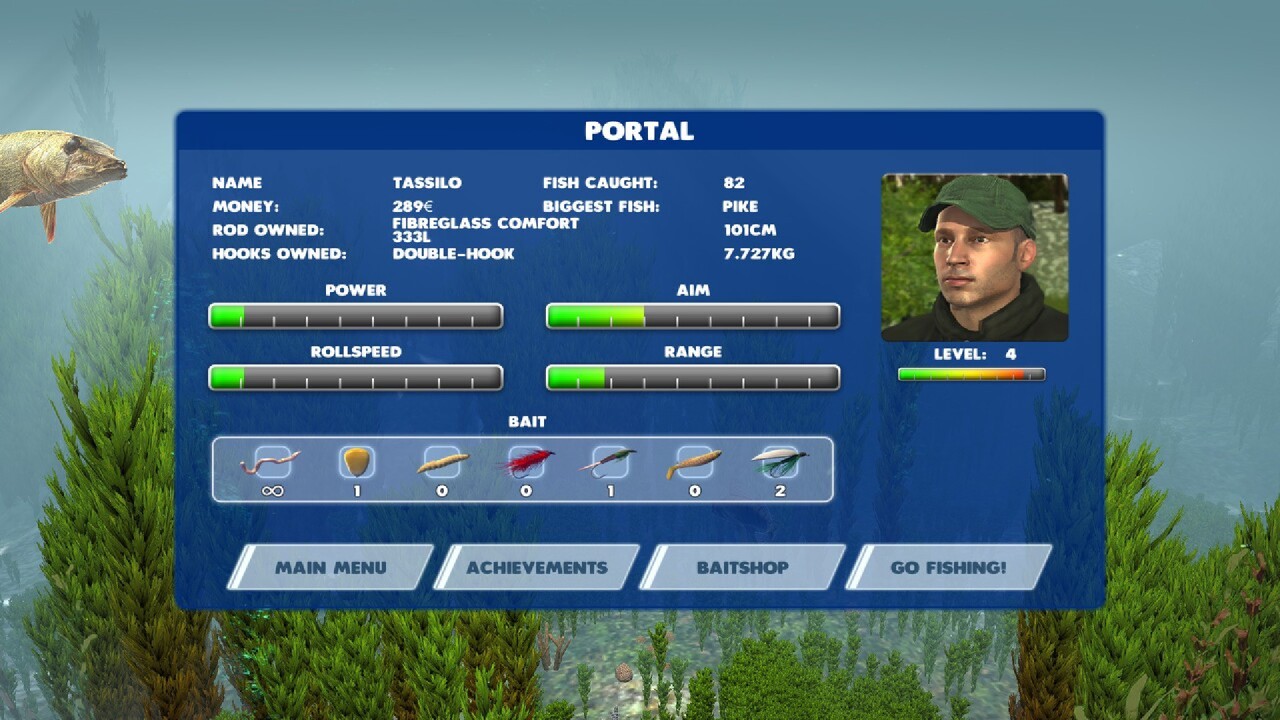Return to the Main Menu
Screen dimensions: 1280x720
point(330,567)
